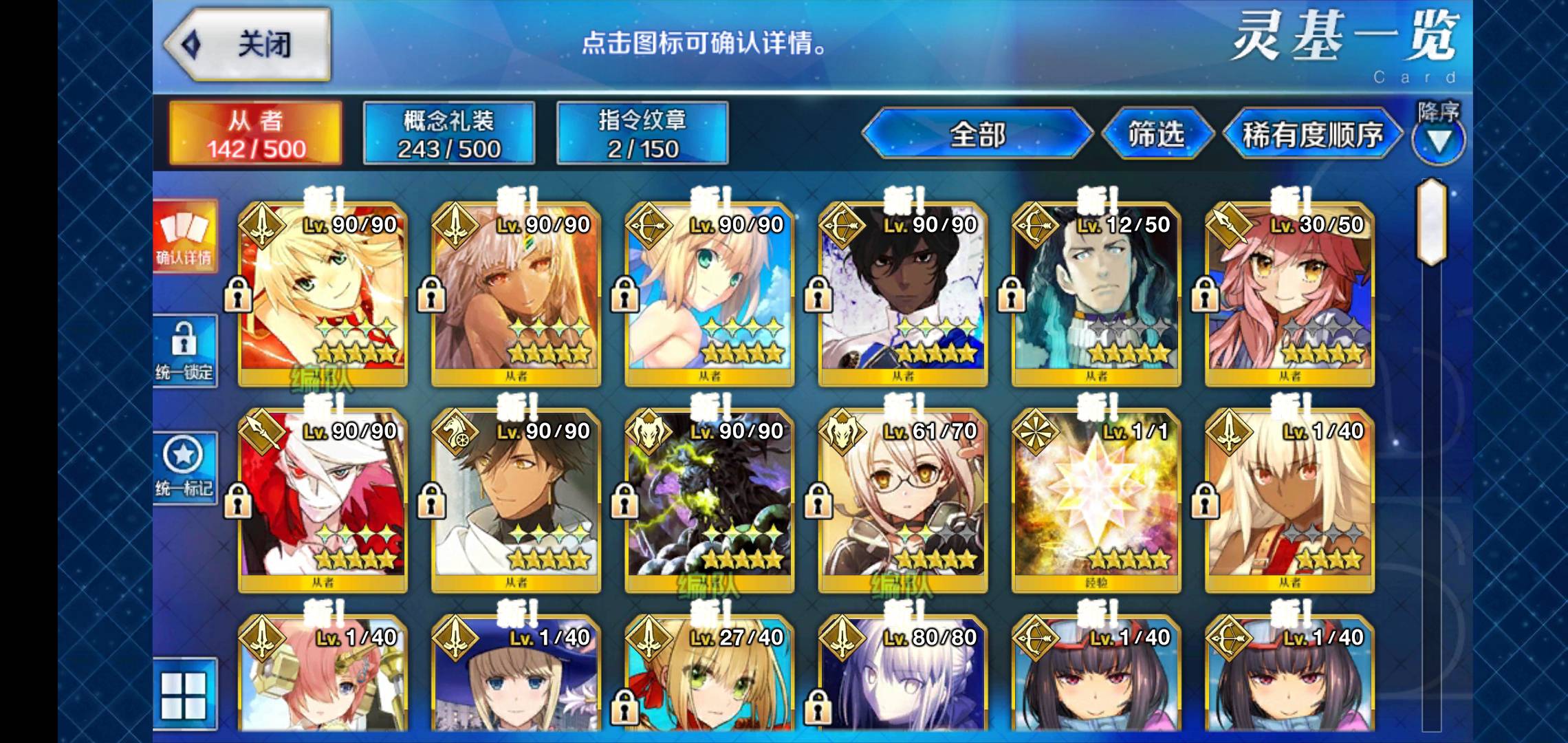Switch to the 指令纹章 command code tab

click(642, 133)
